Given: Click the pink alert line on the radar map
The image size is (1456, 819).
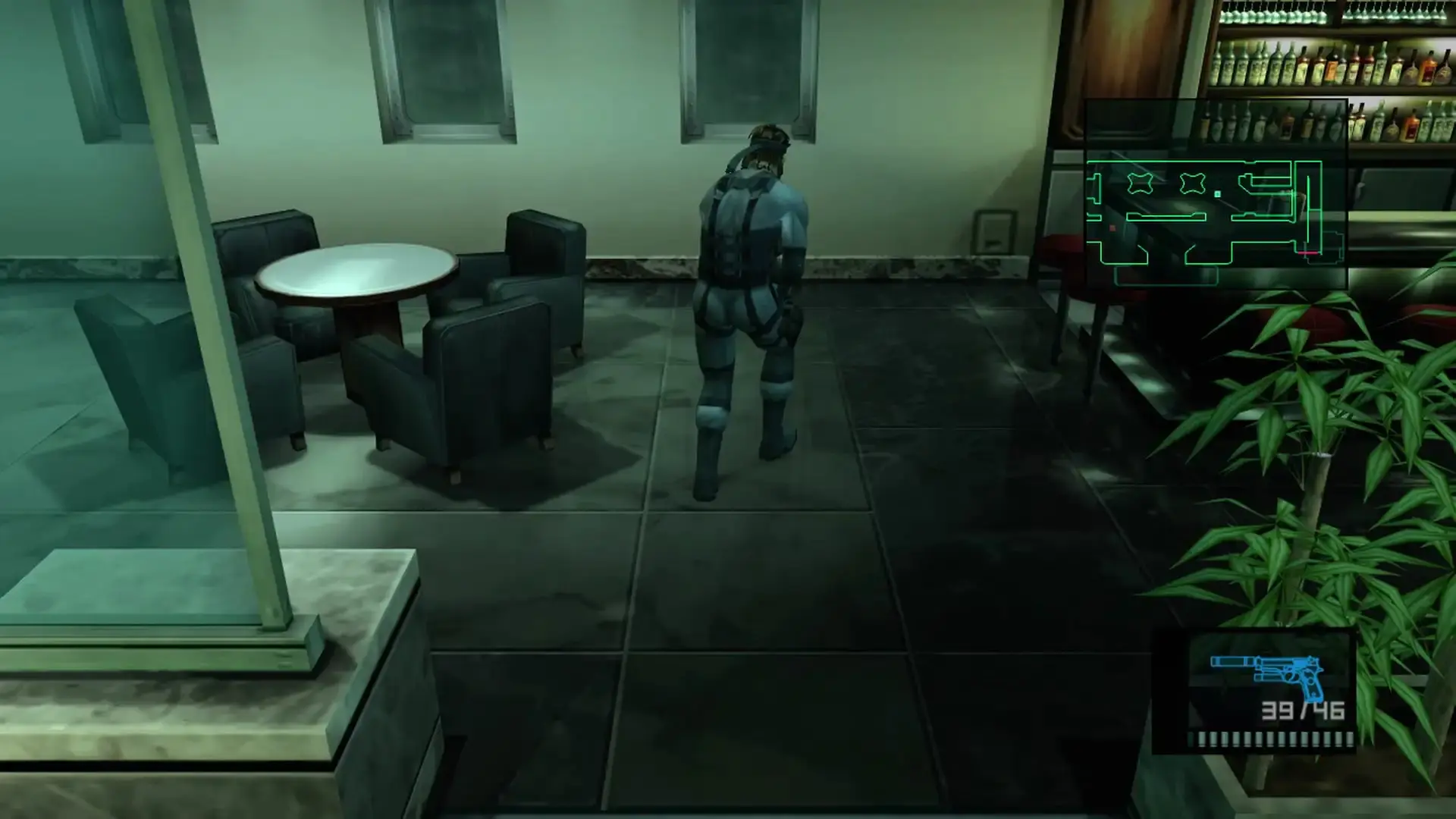Looking at the screenshot, I should [x=1308, y=253].
